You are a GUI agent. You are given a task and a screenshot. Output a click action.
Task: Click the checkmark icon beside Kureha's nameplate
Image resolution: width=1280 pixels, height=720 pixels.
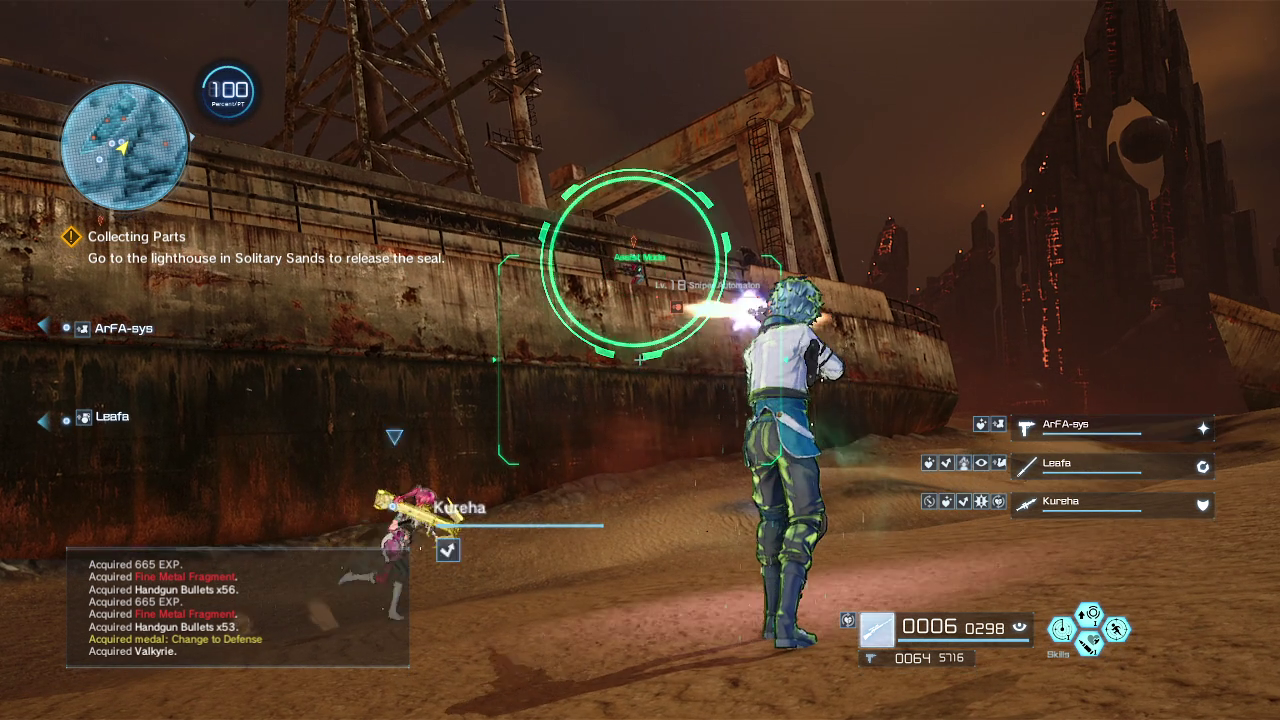coord(448,549)
